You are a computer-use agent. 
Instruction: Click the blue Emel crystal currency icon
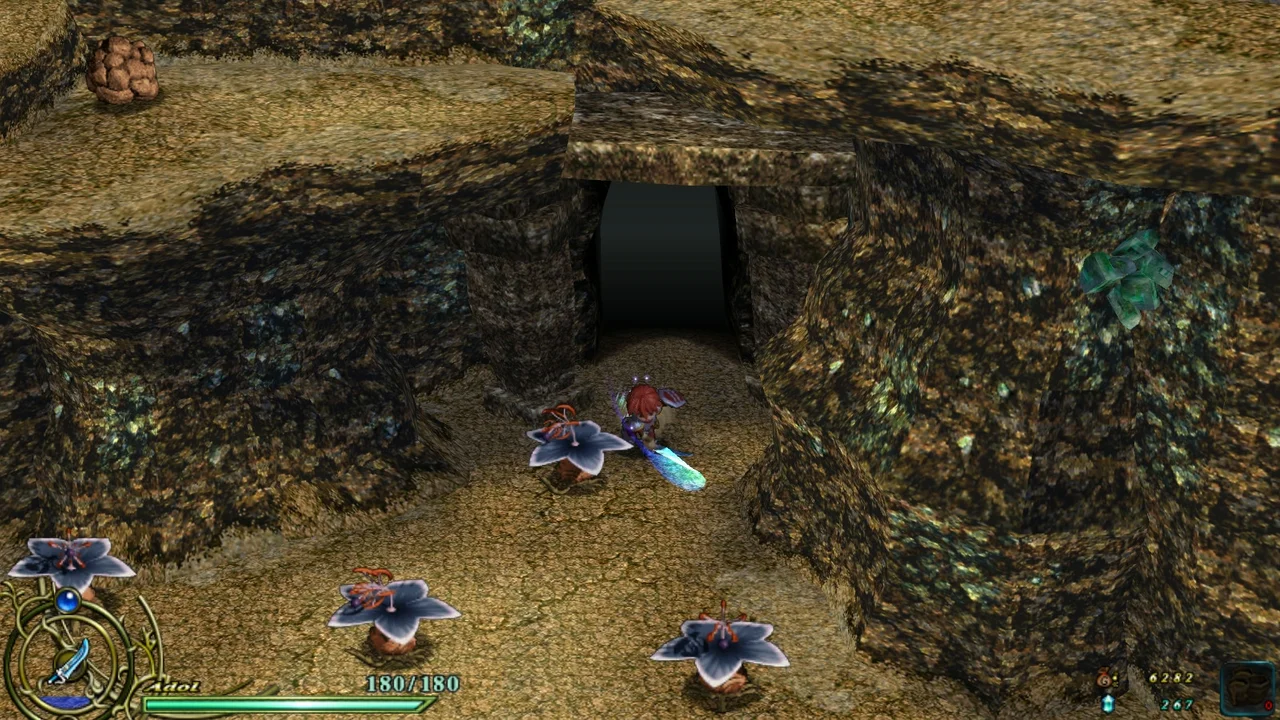point(1109,705)
